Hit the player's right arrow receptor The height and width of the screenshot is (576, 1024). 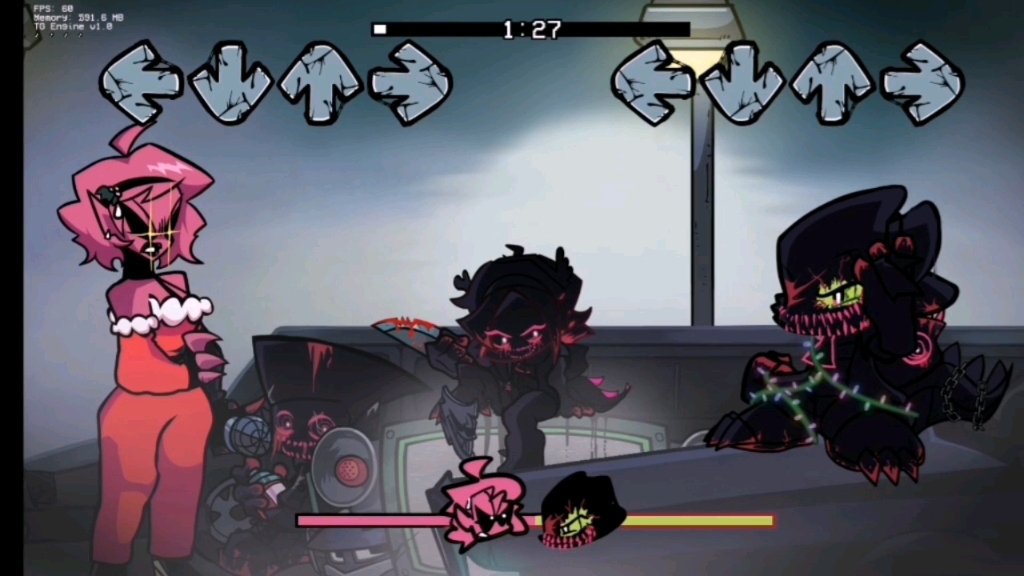922,83
